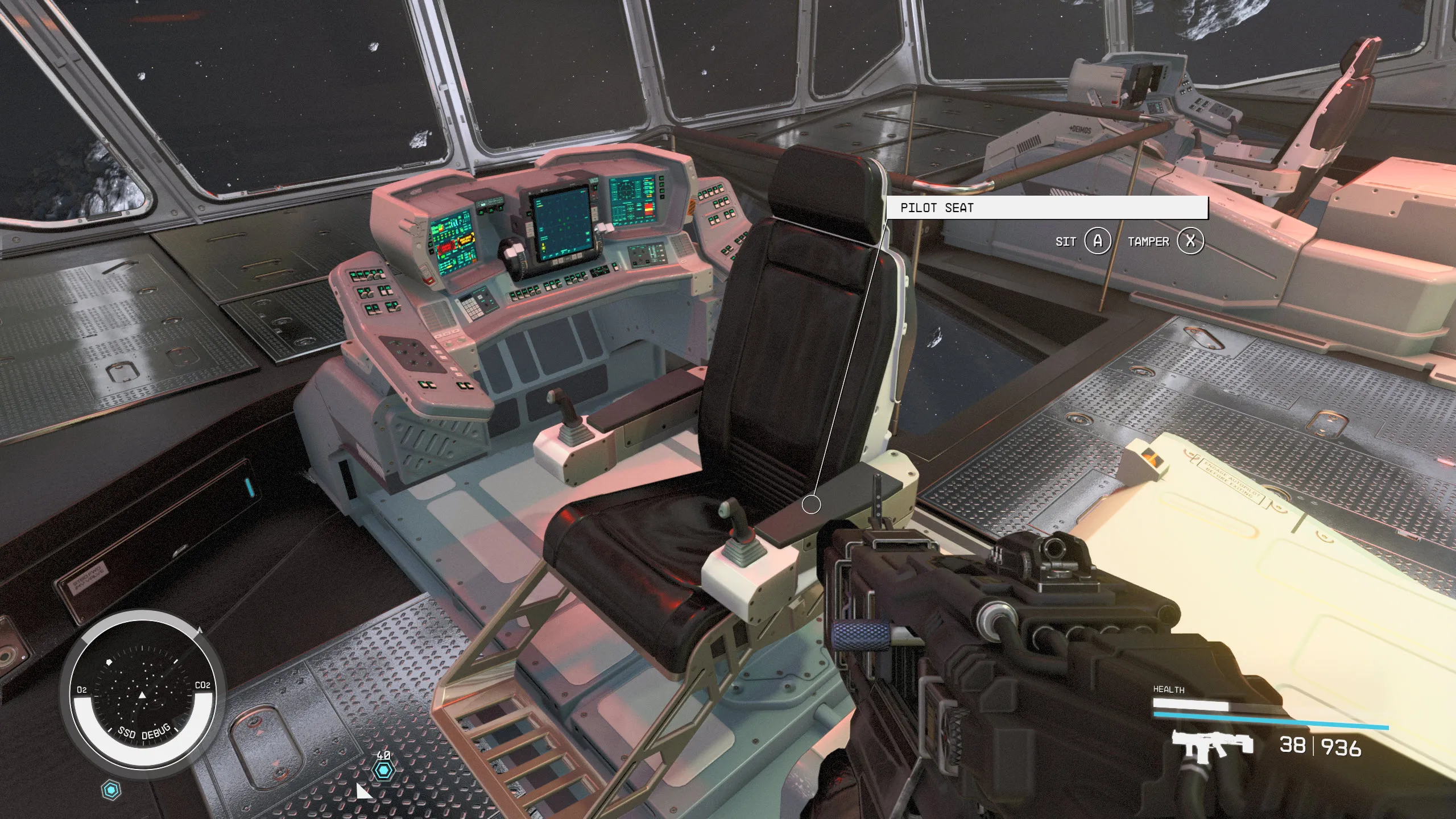
Task: Select the equipped rifle weapon icon
Action: [1212, 746]
